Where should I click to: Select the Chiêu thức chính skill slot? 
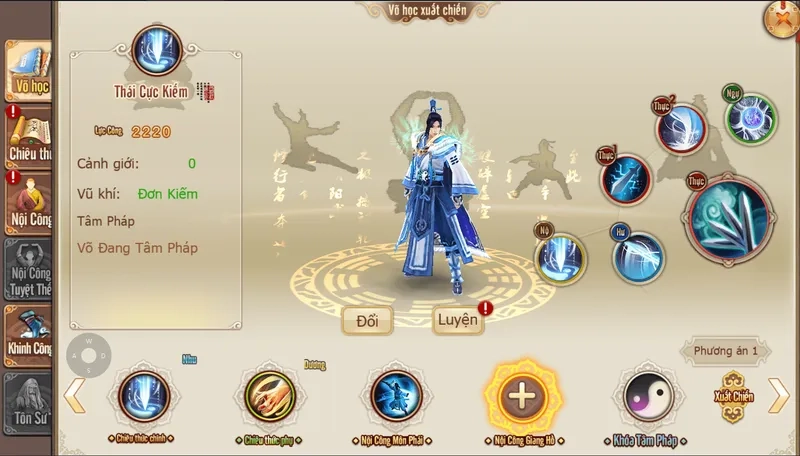tap(144, 396)
